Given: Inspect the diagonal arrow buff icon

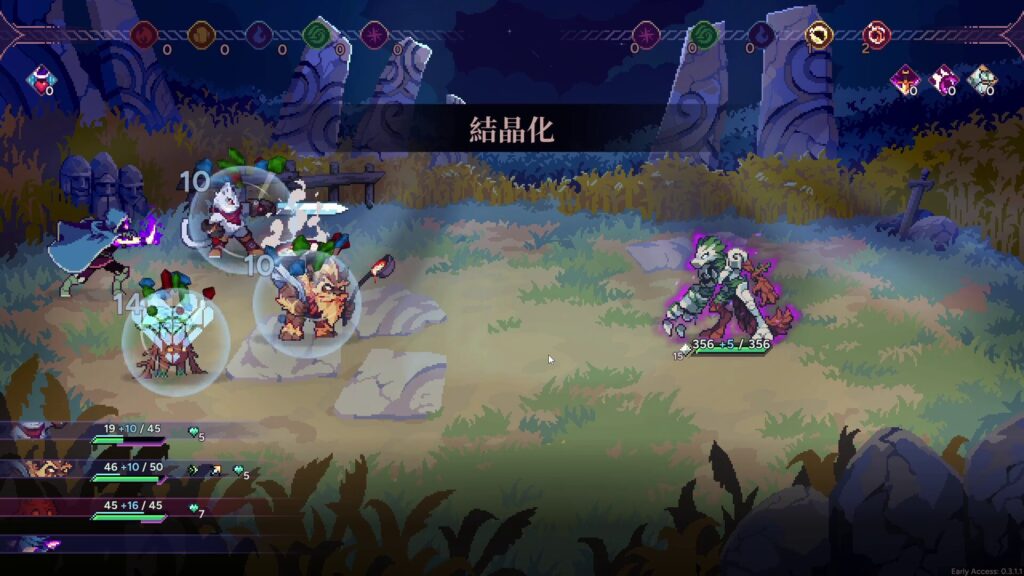Looking at the screenshot, I should pyautogui.click(x=215, y=469).
